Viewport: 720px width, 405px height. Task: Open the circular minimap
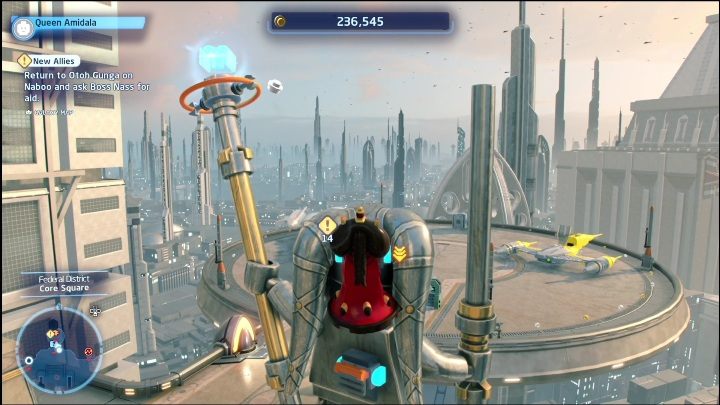[57, 347]
